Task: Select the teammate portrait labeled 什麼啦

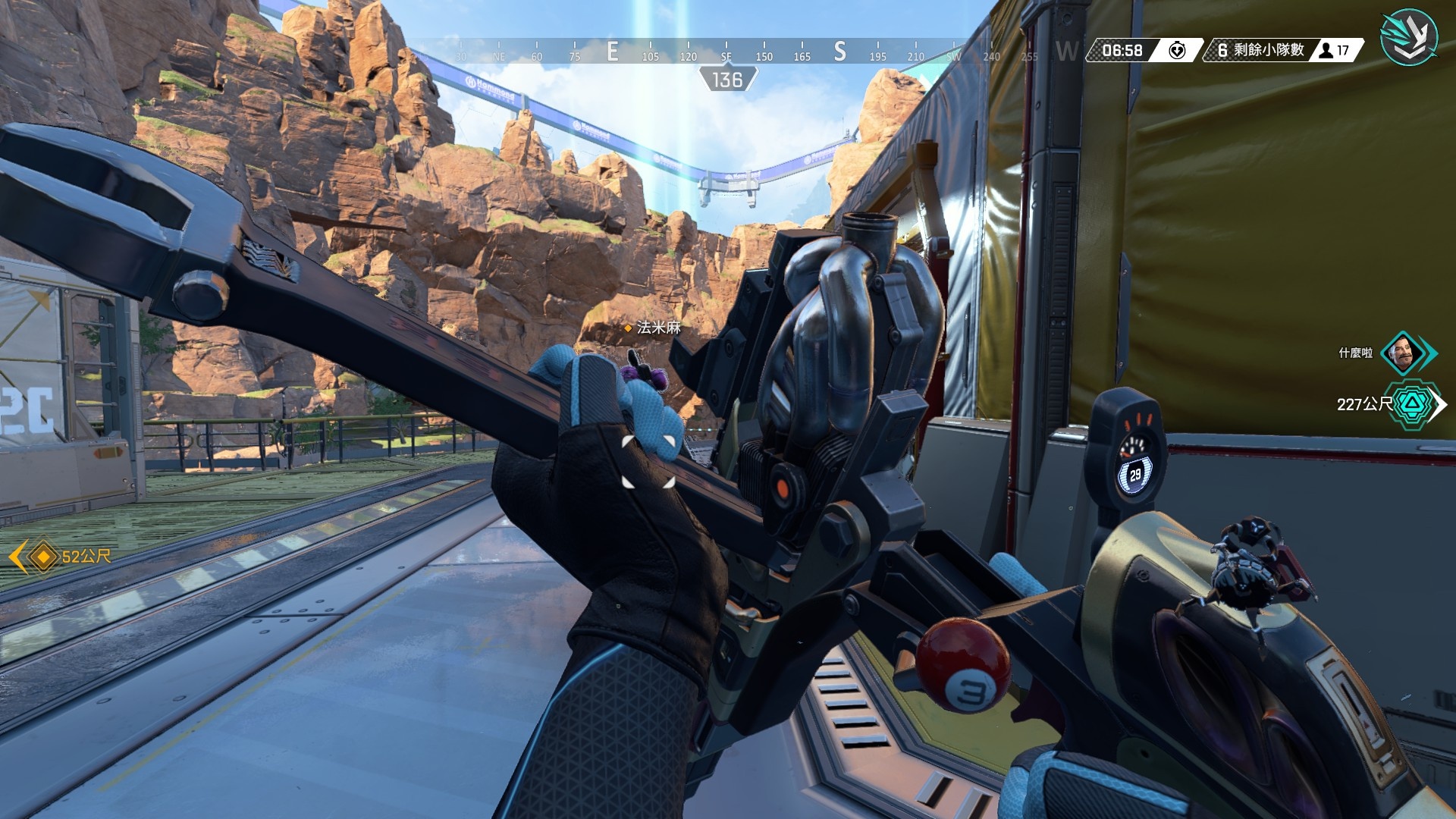Action: coord(1401,353)
